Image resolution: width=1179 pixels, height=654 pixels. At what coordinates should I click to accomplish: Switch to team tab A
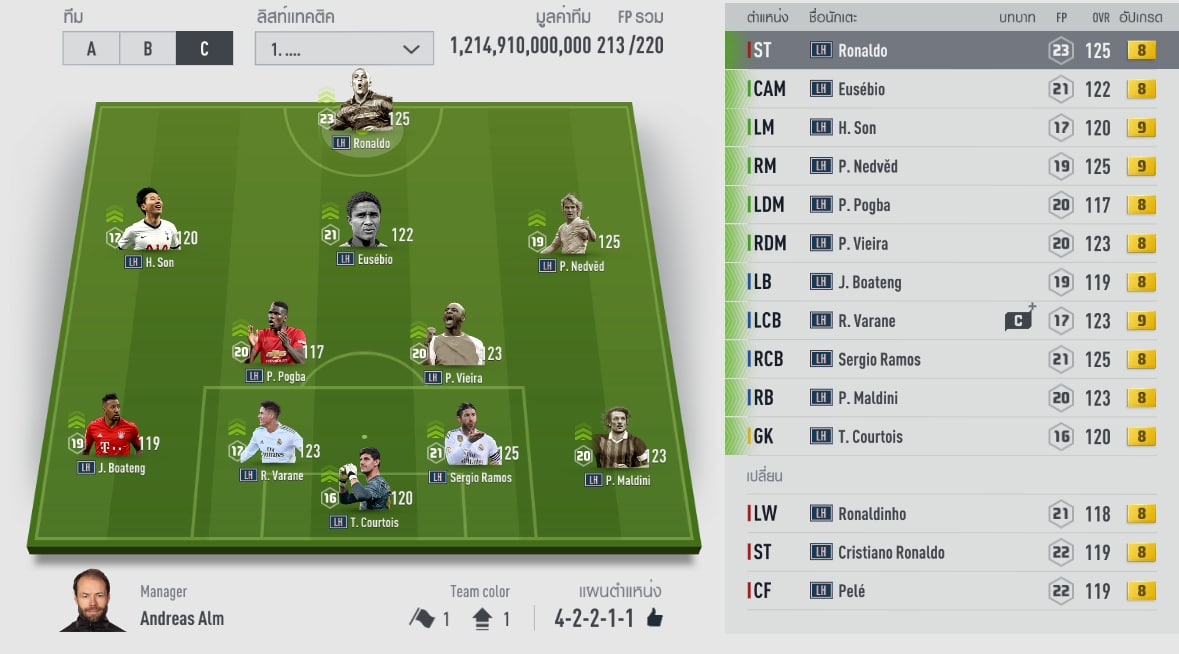point(91,48)
